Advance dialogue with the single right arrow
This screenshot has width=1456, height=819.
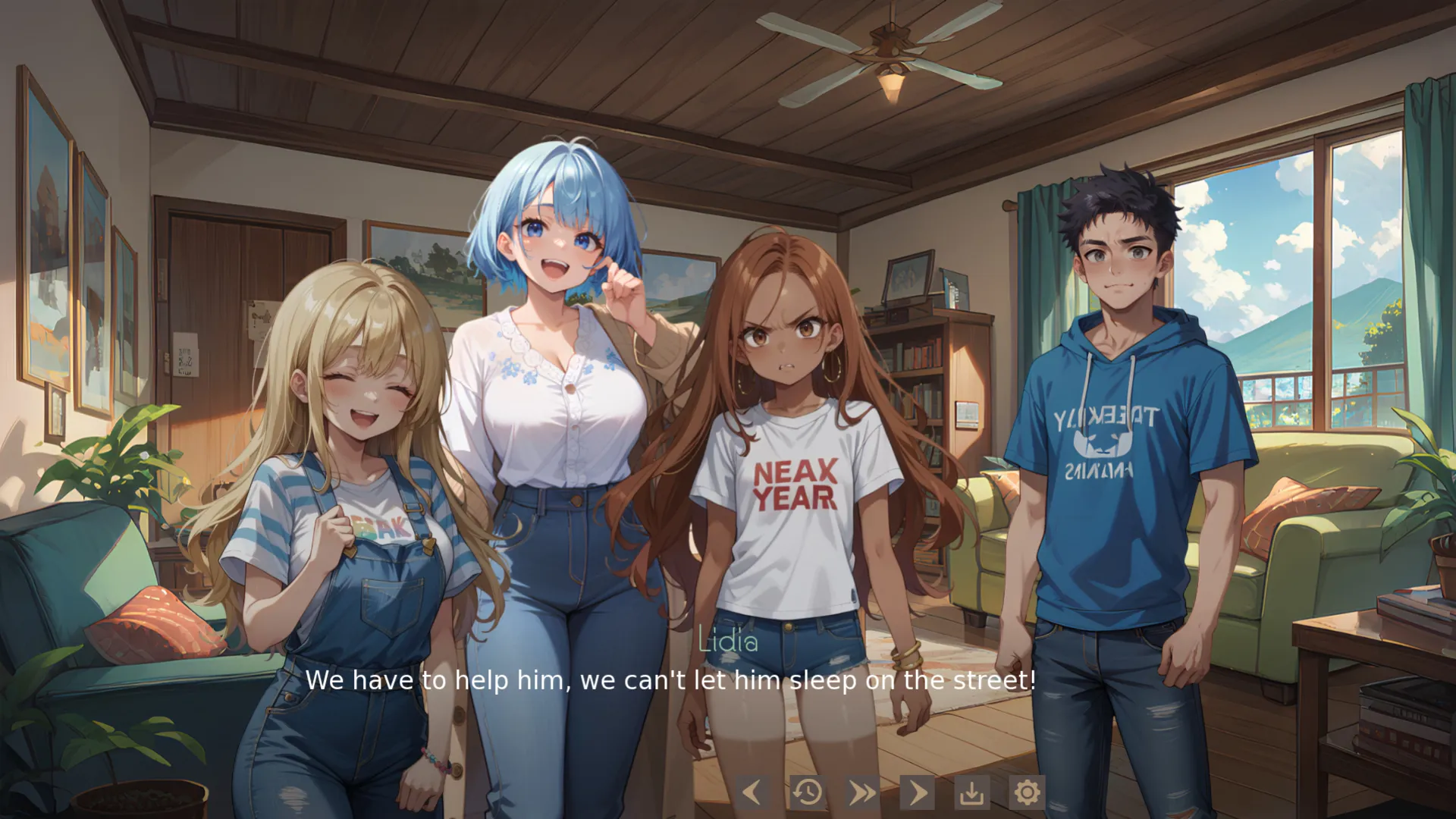[x=918, y=792]
